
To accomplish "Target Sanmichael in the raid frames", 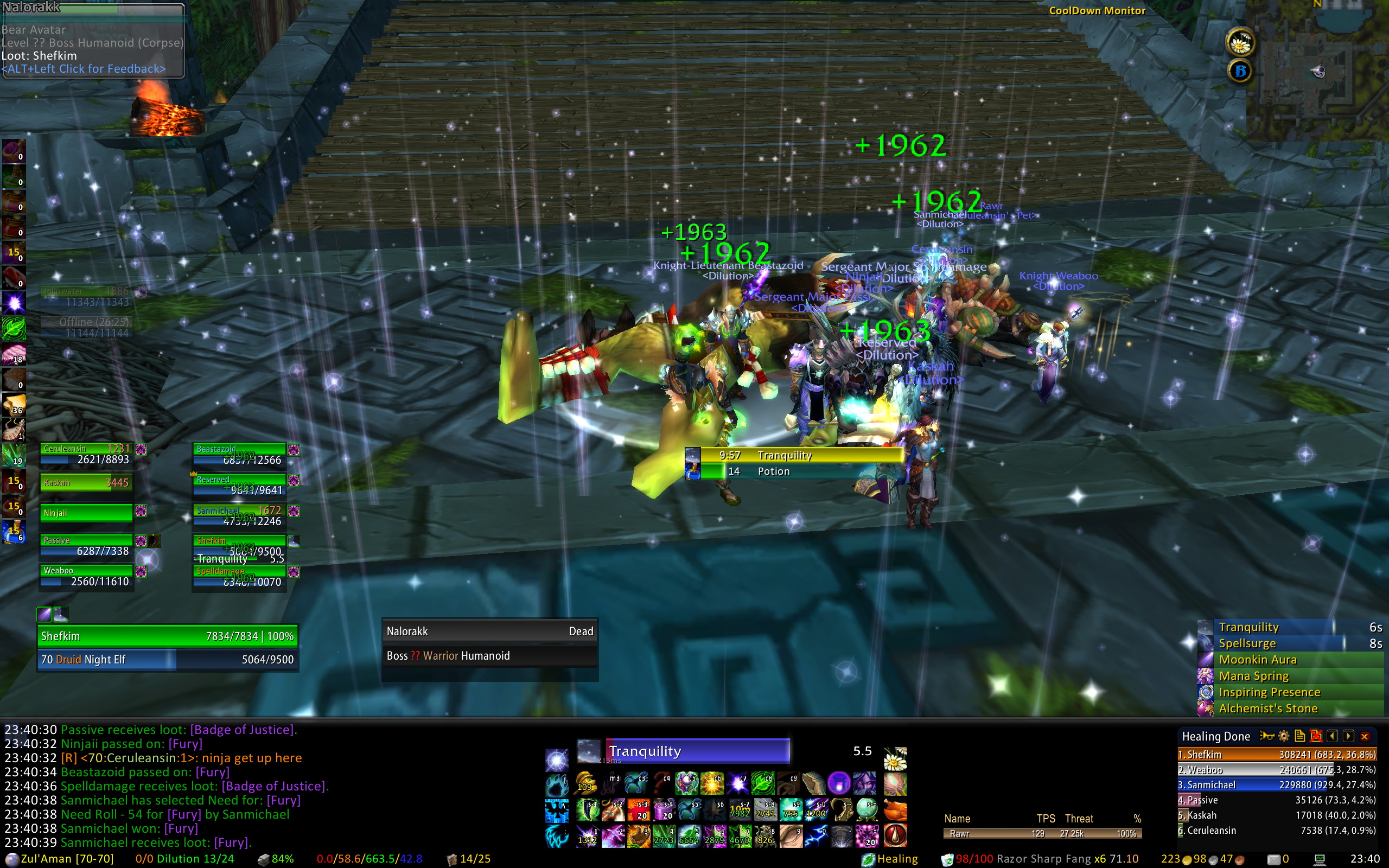I will (239, 515).
